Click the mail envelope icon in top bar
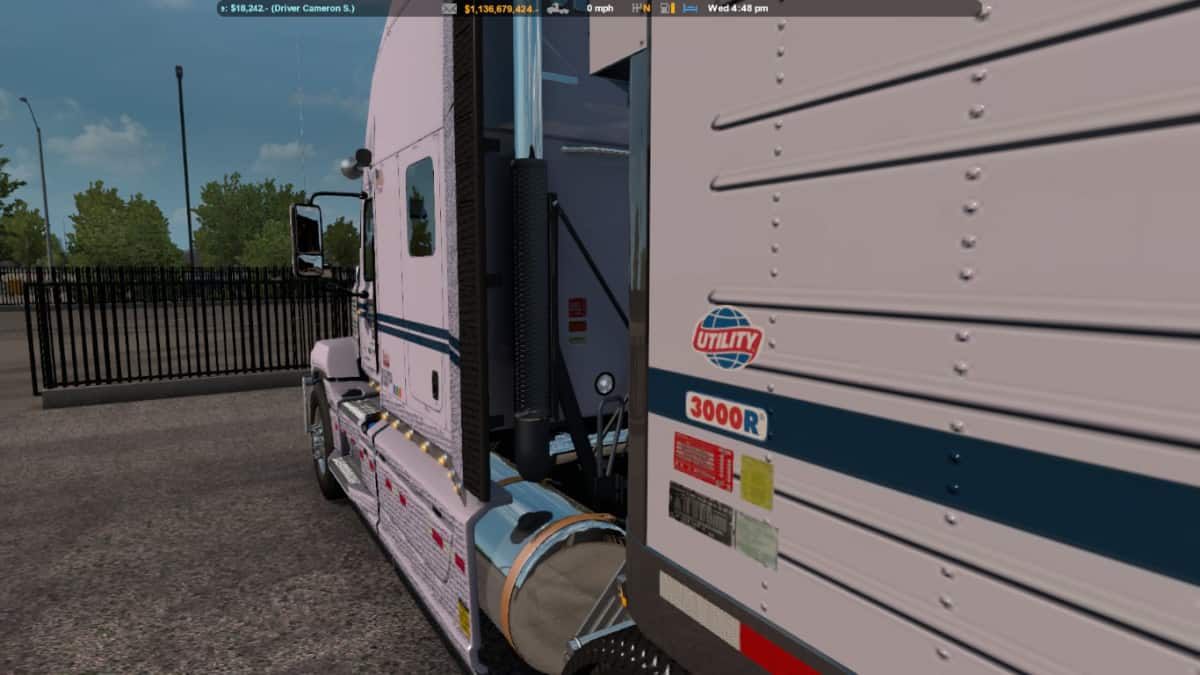Image resolution: width=1200 pixels, height=675 pixels. click(449, 8)
